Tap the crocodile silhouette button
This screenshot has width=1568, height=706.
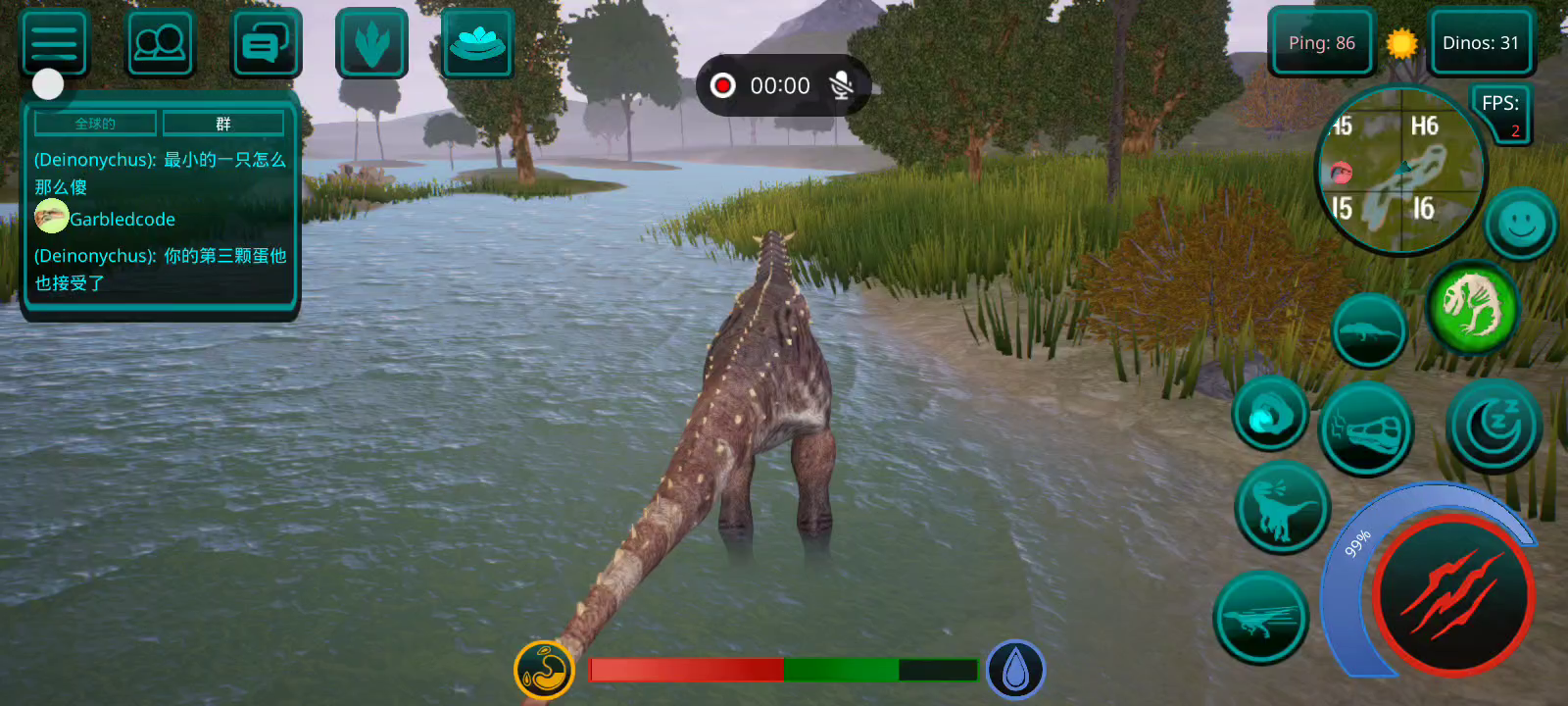click(x=1369, y=330)
